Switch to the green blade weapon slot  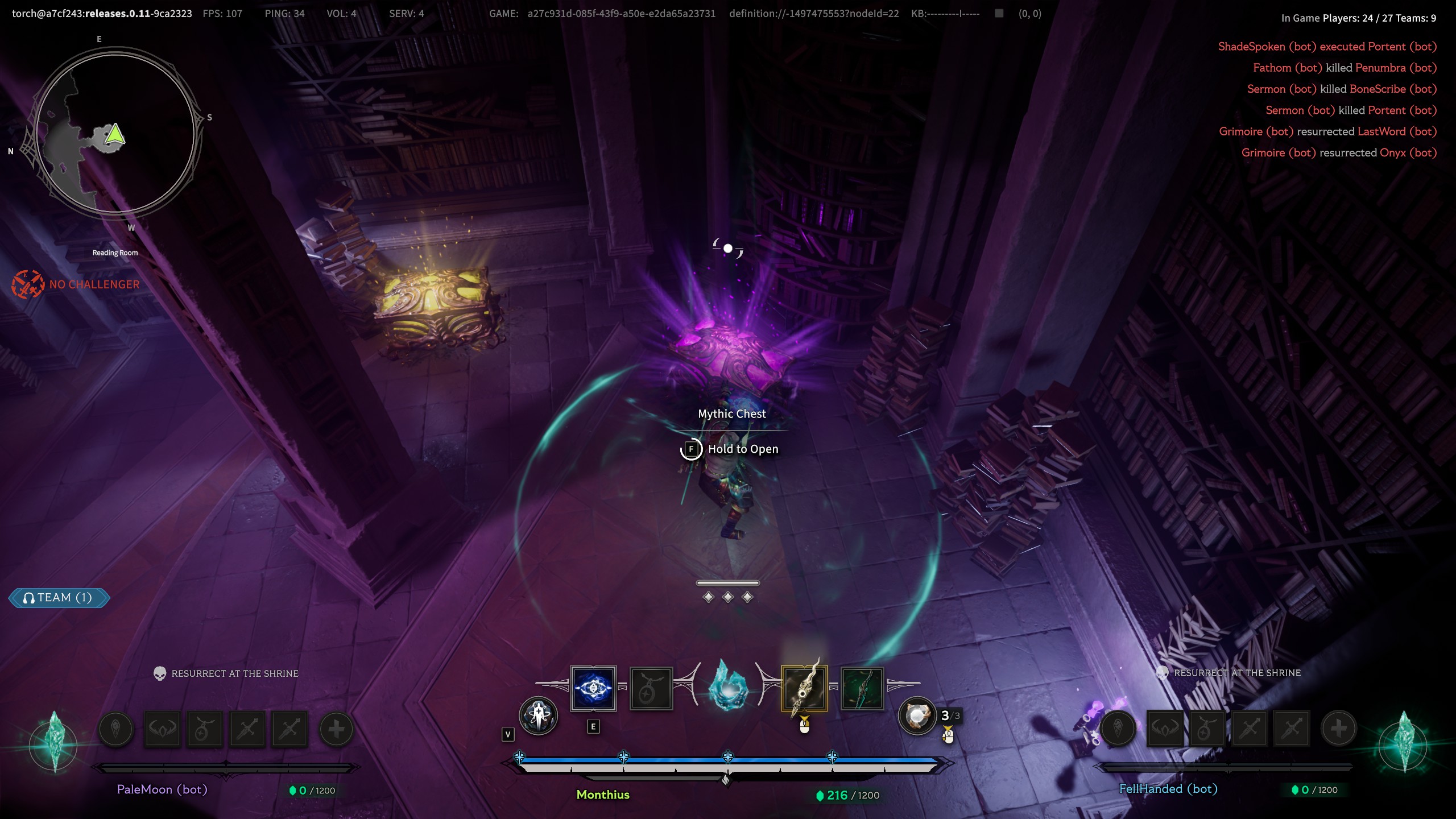(x=862, y=688)
